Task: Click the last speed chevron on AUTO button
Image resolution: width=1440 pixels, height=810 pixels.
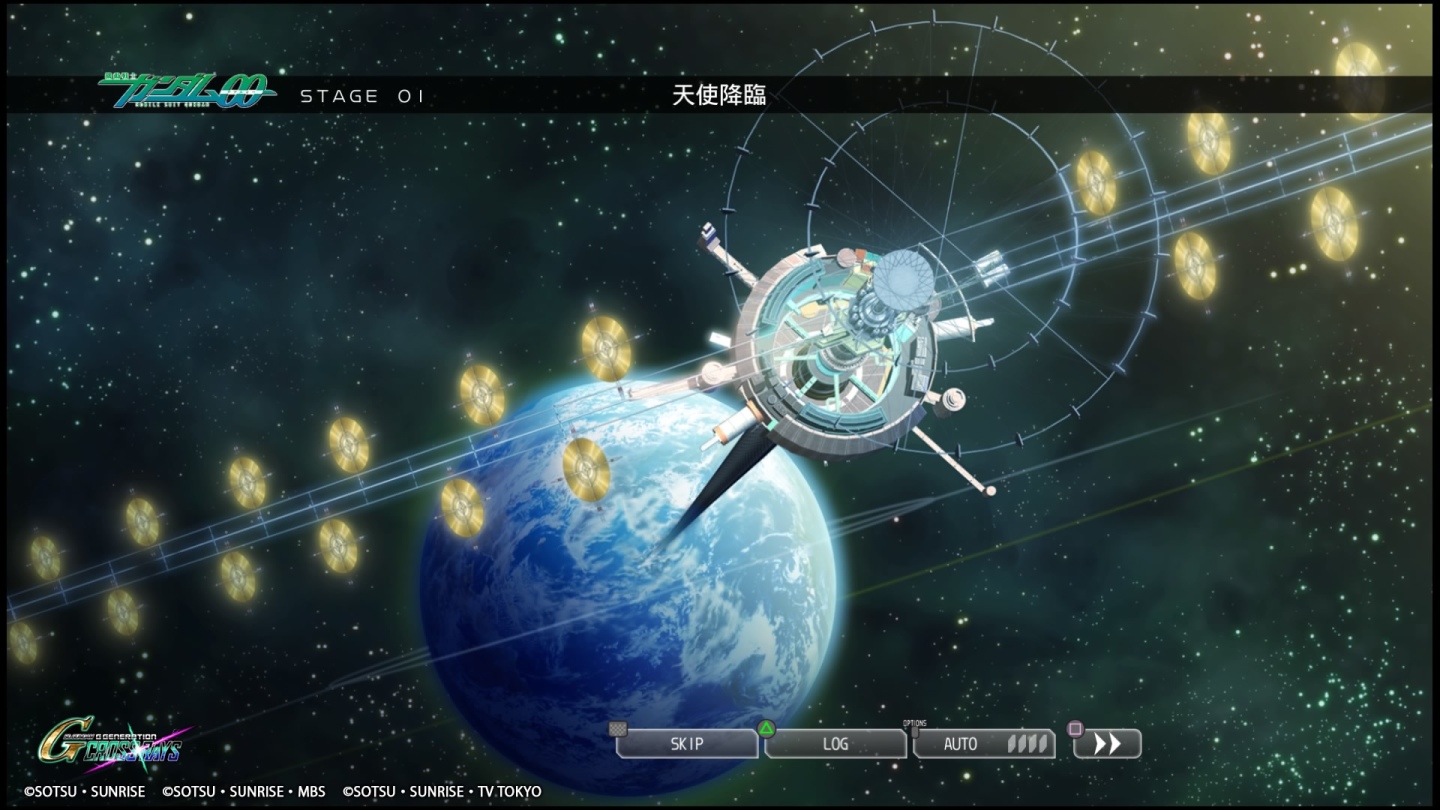Action: tap(1042, 745)
